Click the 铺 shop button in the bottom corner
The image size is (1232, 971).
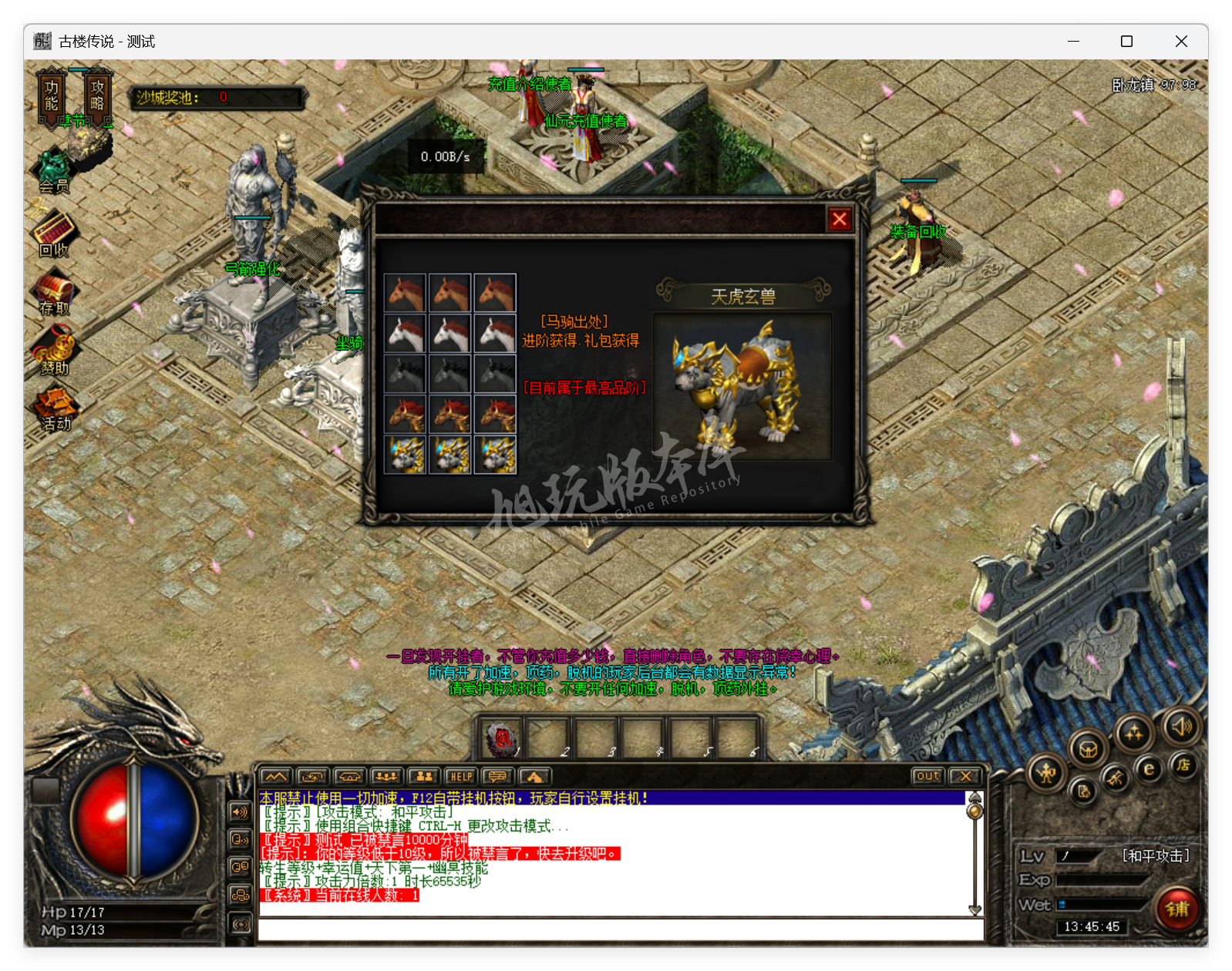coord(1176,909)
